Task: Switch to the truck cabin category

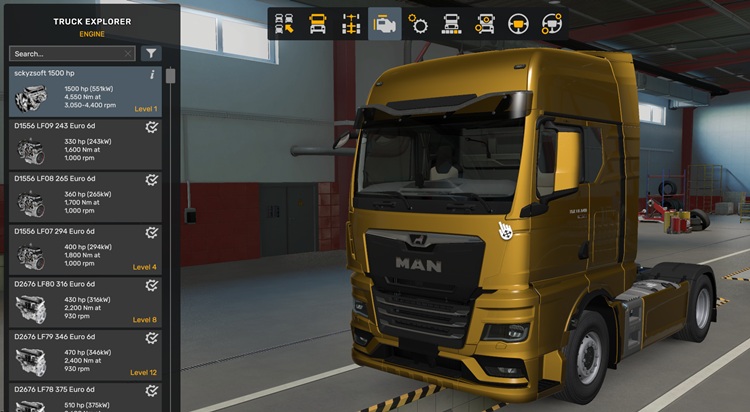Action: pyautogui.click(x=320, y=24)
